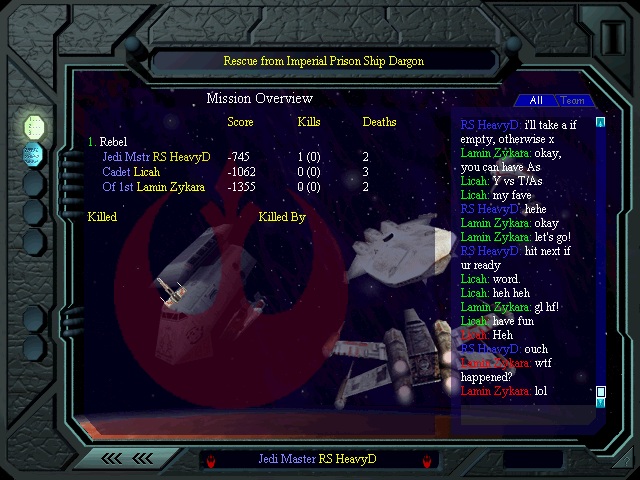Switch chat to the Team tab
The height and width of the screenshot is (480, 640).
pos(573,101)
